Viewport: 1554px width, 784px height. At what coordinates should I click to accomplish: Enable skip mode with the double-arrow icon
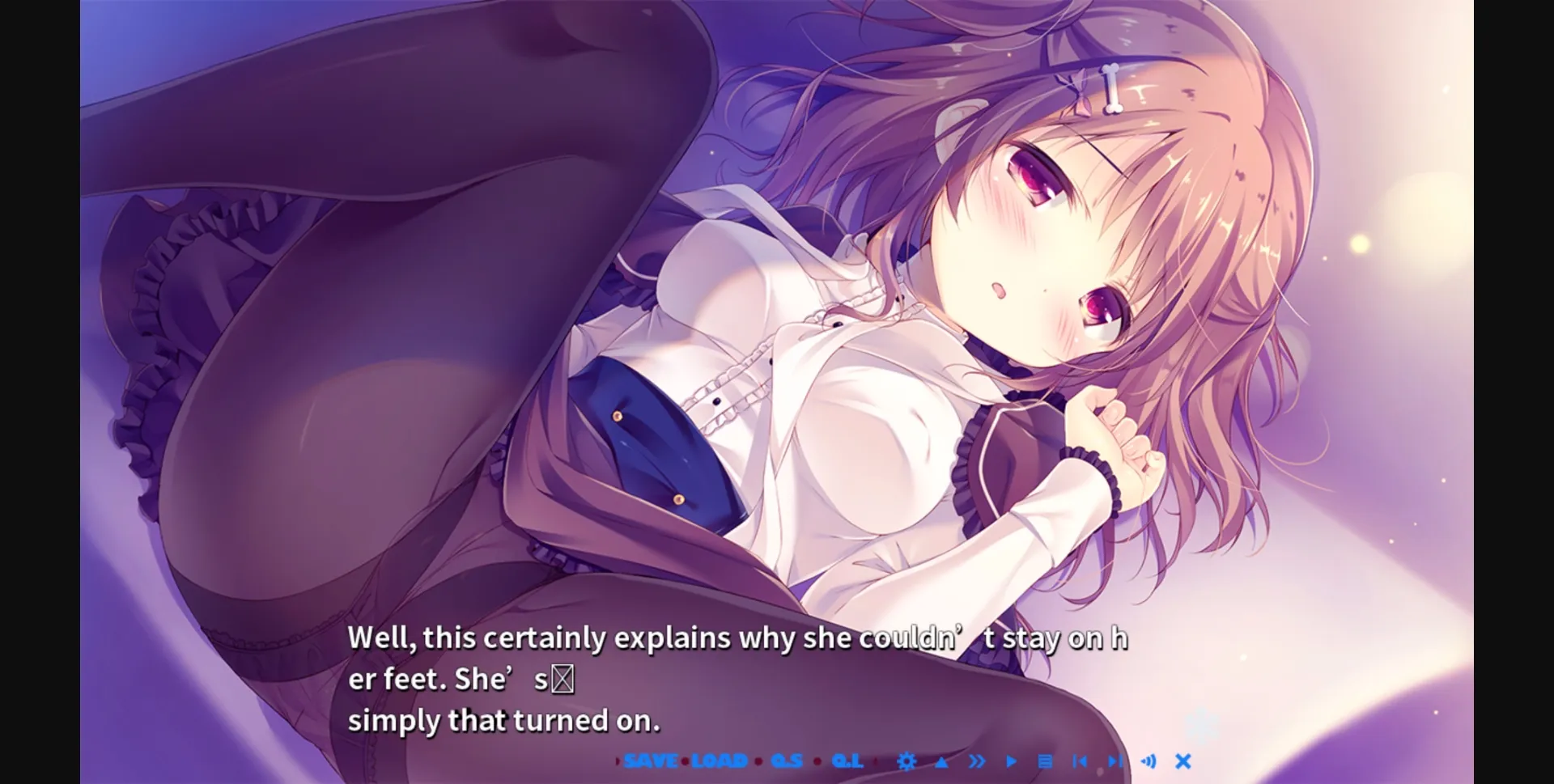click(978, 762)
